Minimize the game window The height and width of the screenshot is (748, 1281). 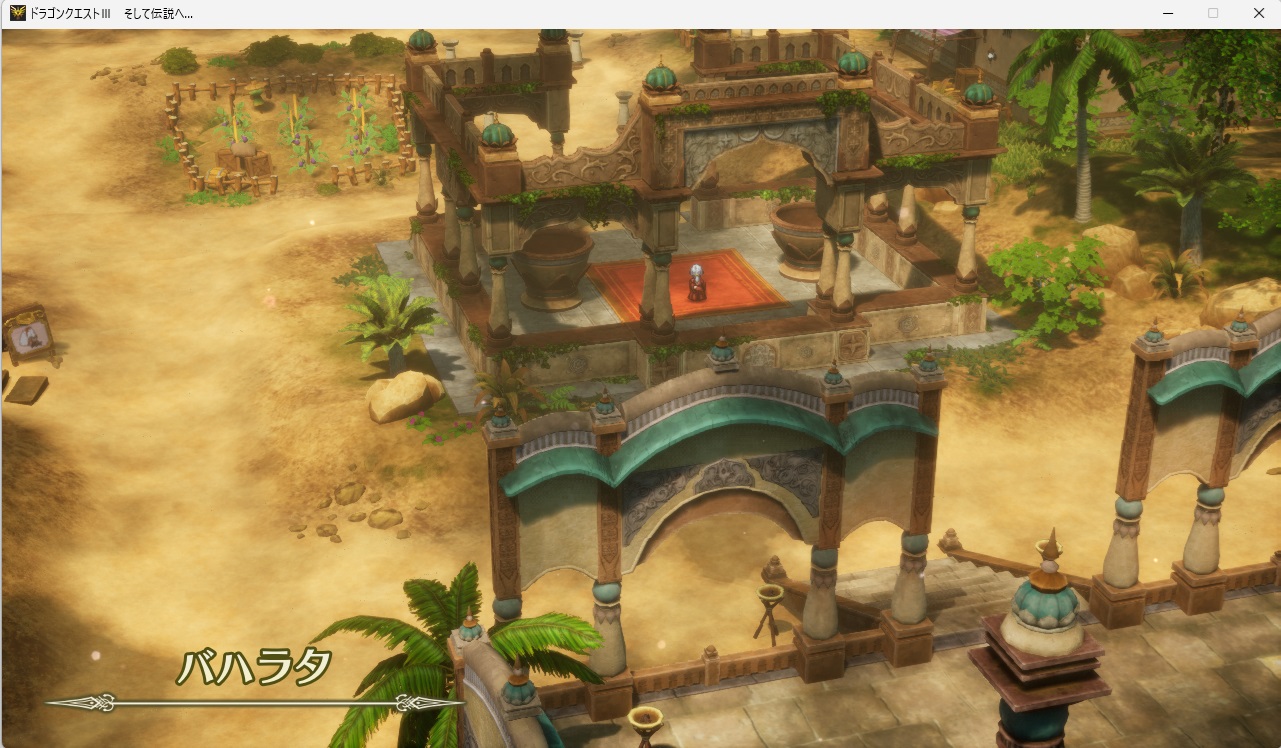click(1167, 13)
